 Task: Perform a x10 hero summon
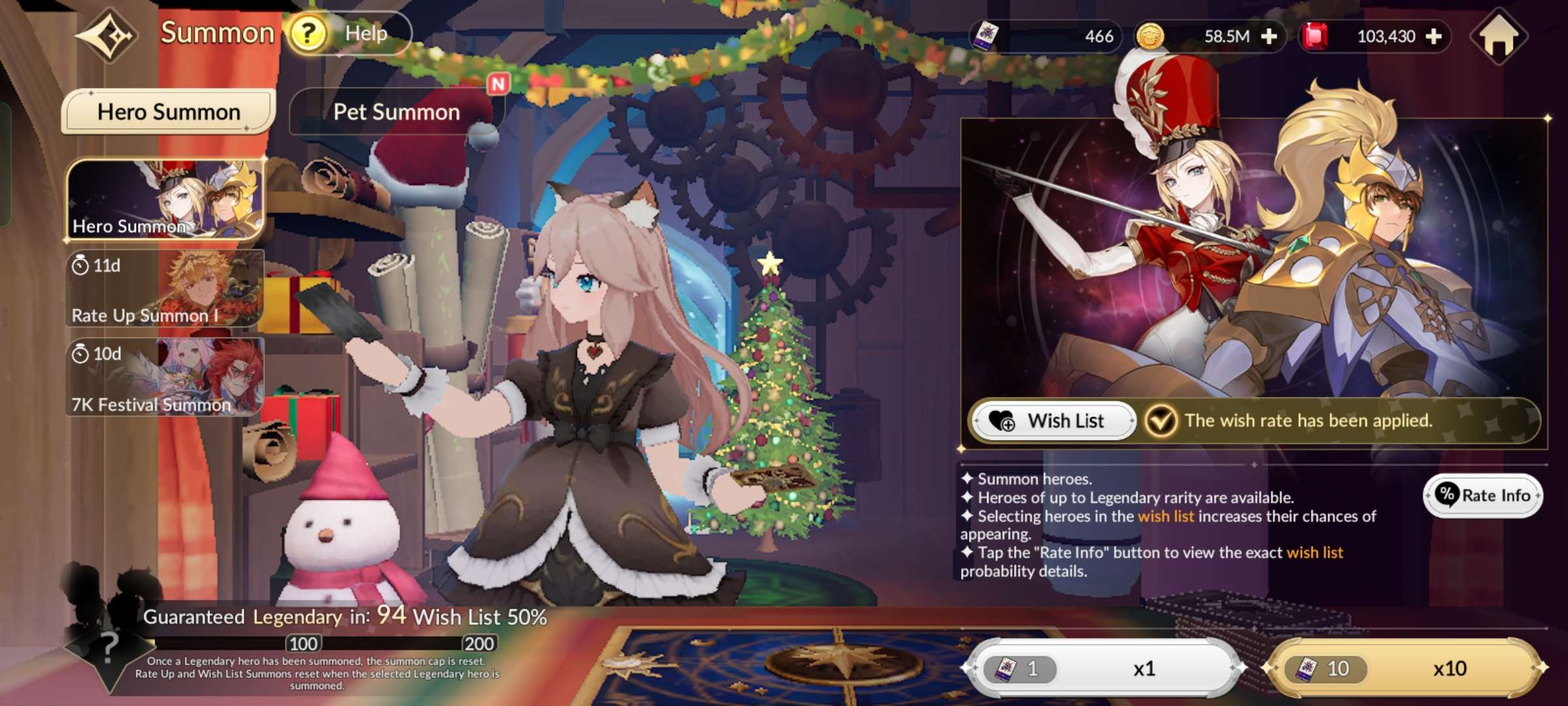click(x=1403, y=668)
